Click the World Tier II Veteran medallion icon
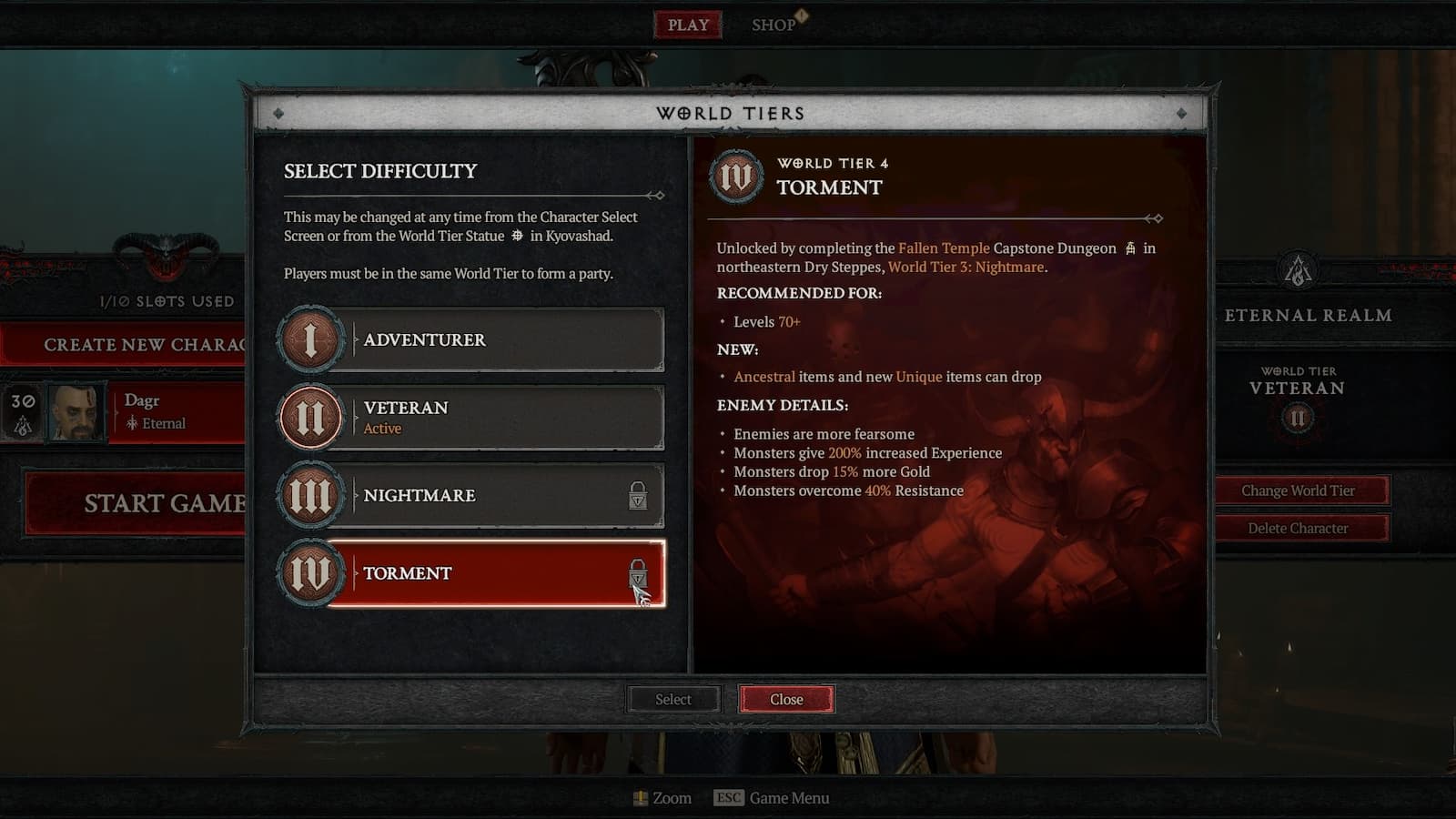This screenshot has width=1456, height=819. [310, 417]
